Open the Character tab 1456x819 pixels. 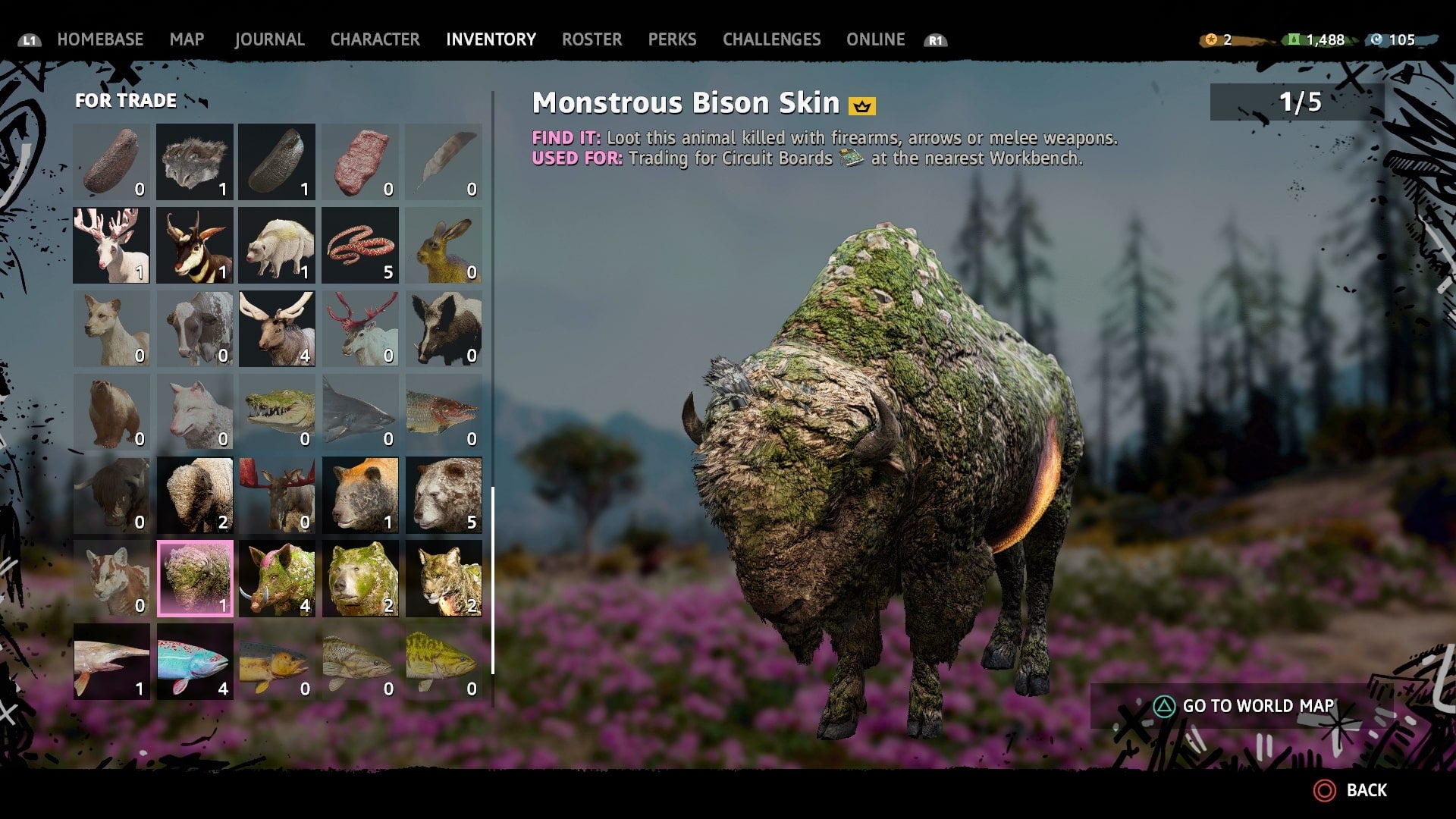[375, 39]
